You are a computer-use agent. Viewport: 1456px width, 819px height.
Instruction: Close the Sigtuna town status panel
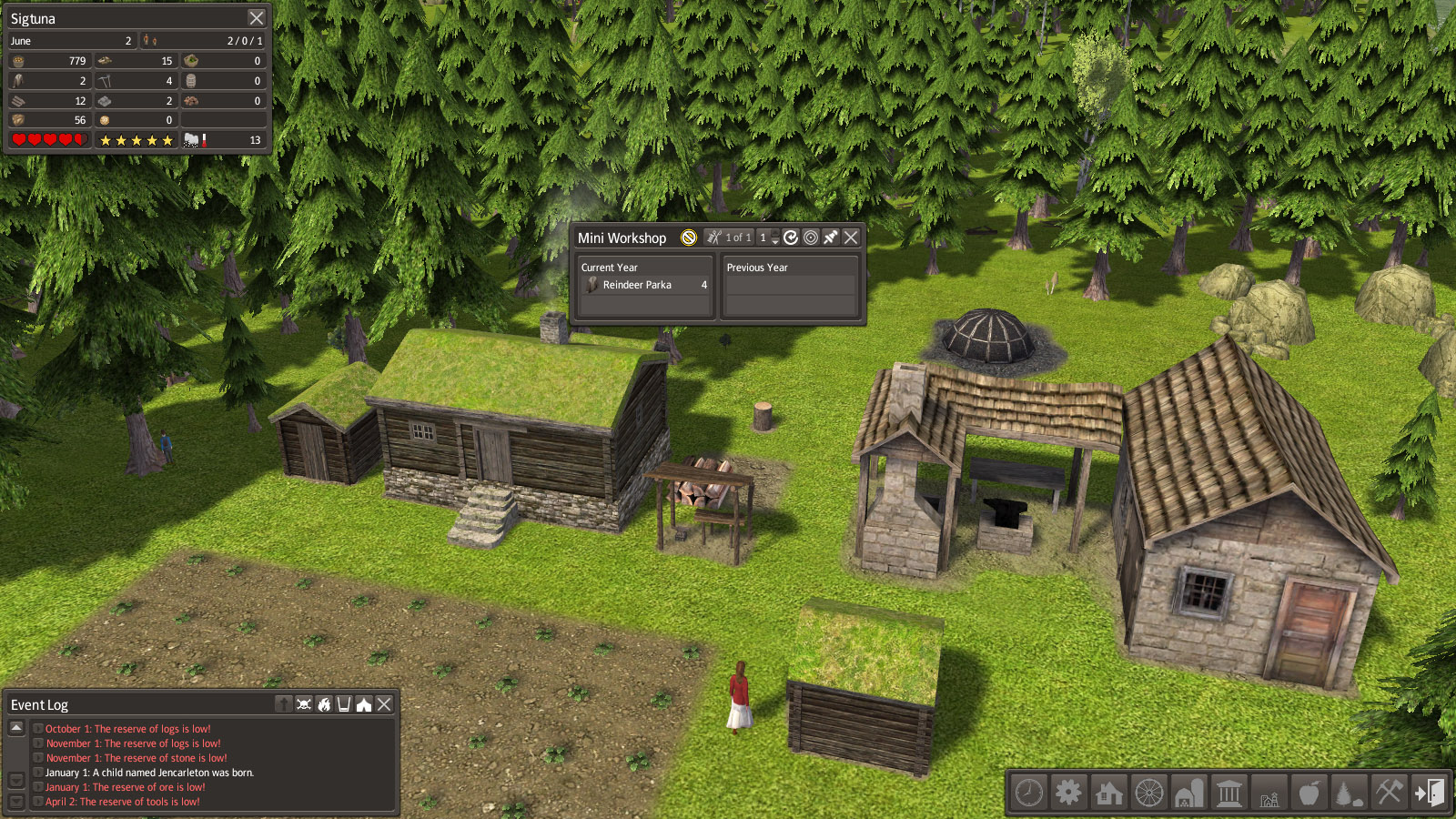tap(257, 18)
